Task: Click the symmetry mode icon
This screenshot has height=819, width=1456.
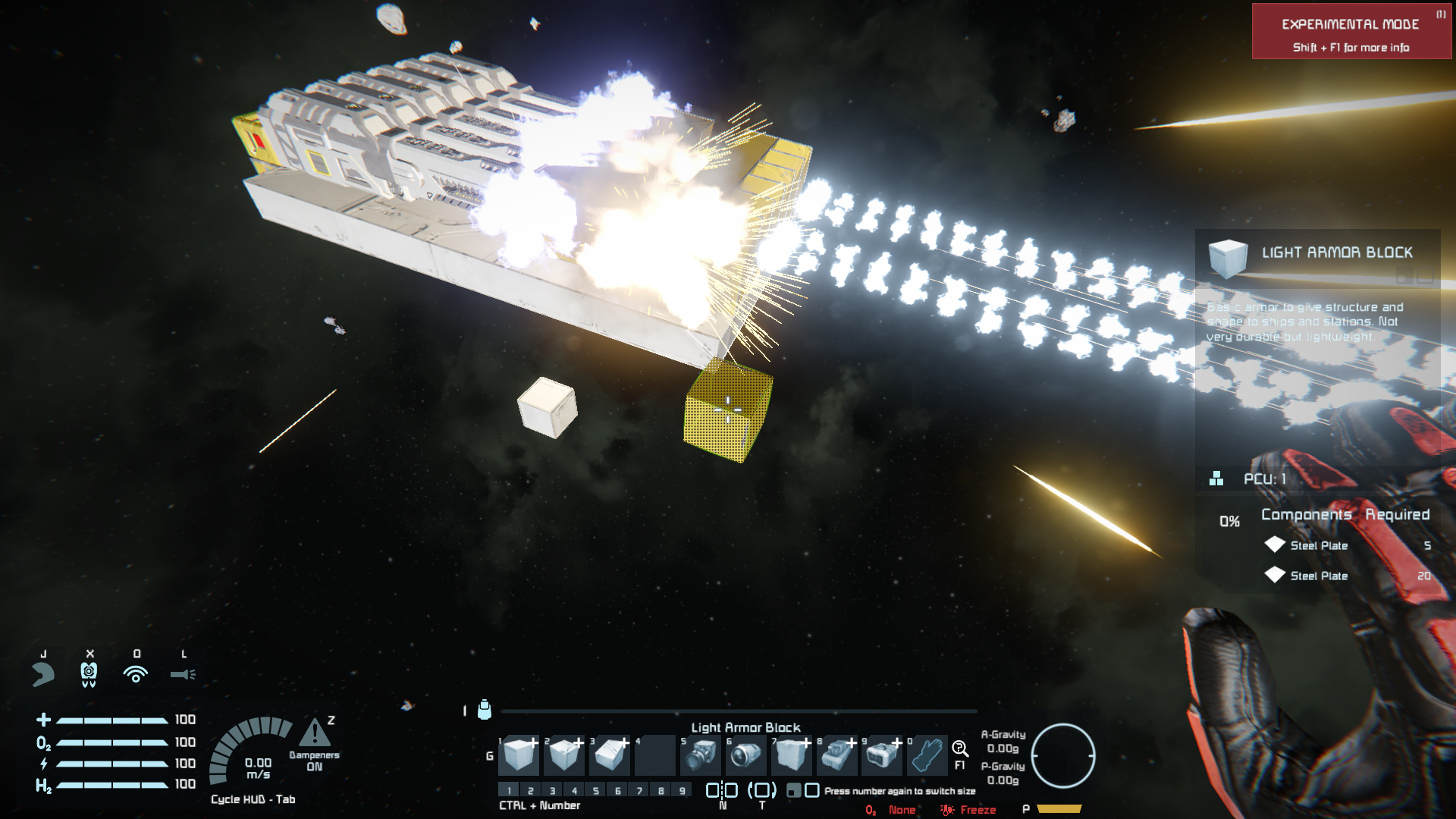Action: pos(722,790)
